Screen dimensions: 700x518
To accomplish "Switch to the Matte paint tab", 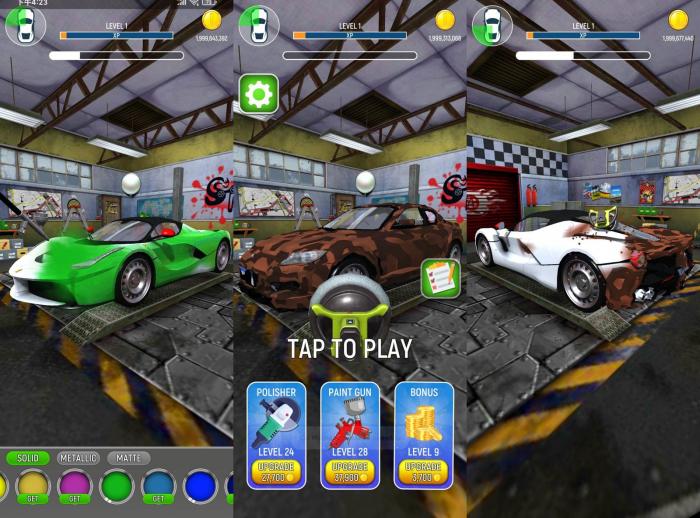I will 128,458.
